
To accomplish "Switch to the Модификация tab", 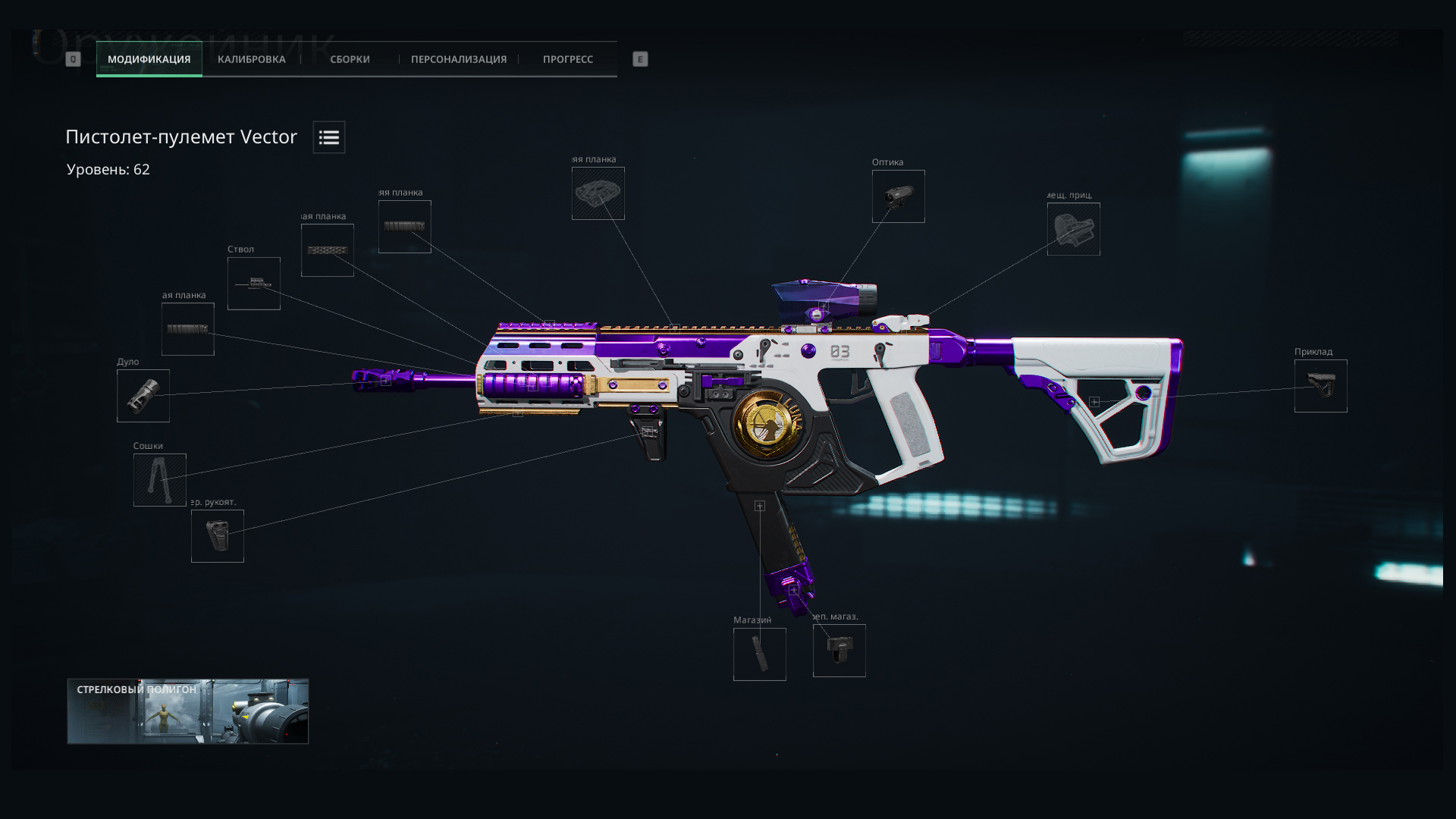I will coord(149,59).
